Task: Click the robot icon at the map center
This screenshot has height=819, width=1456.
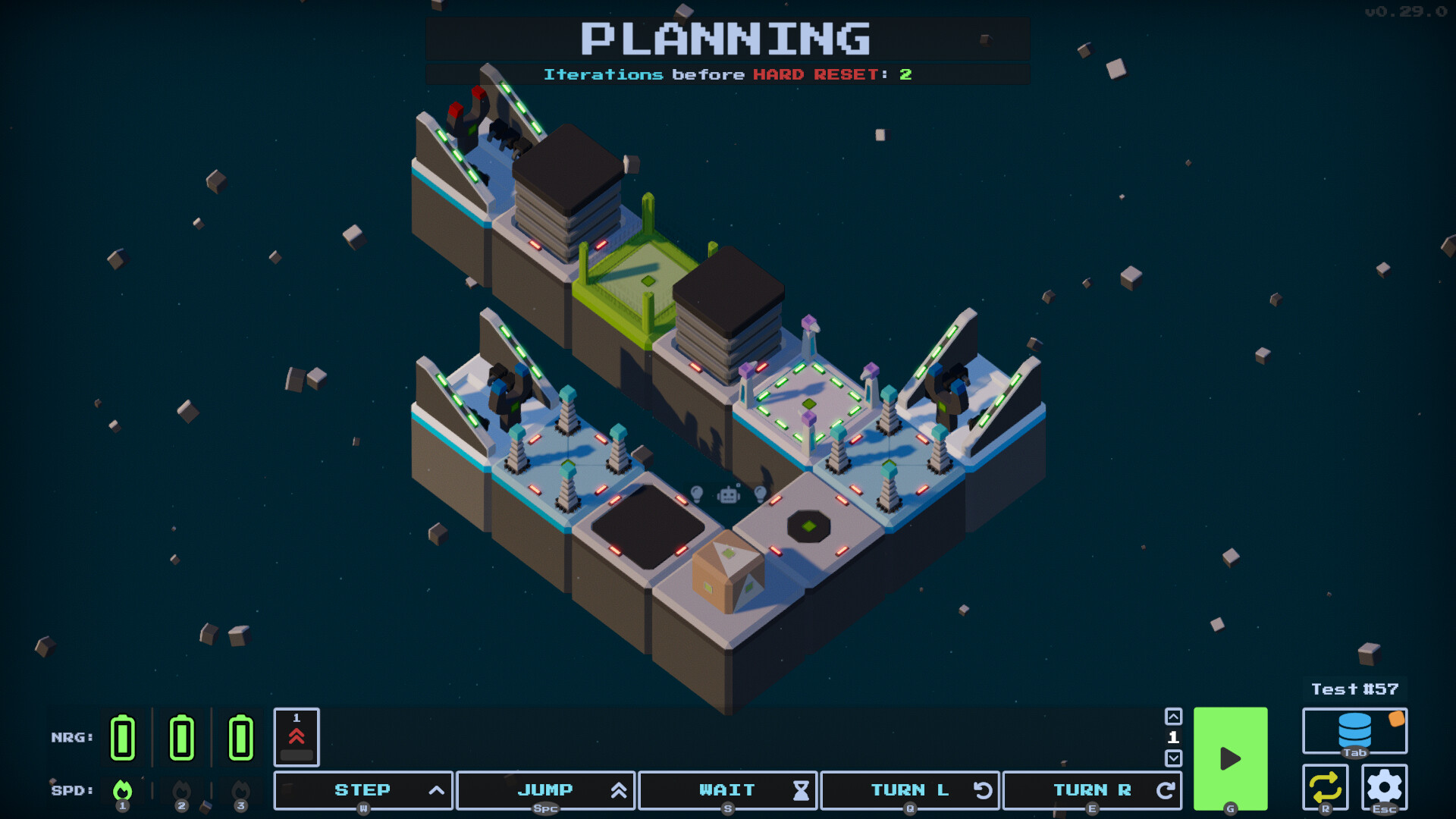Action: pyautogui.click(x=728, y=495)
